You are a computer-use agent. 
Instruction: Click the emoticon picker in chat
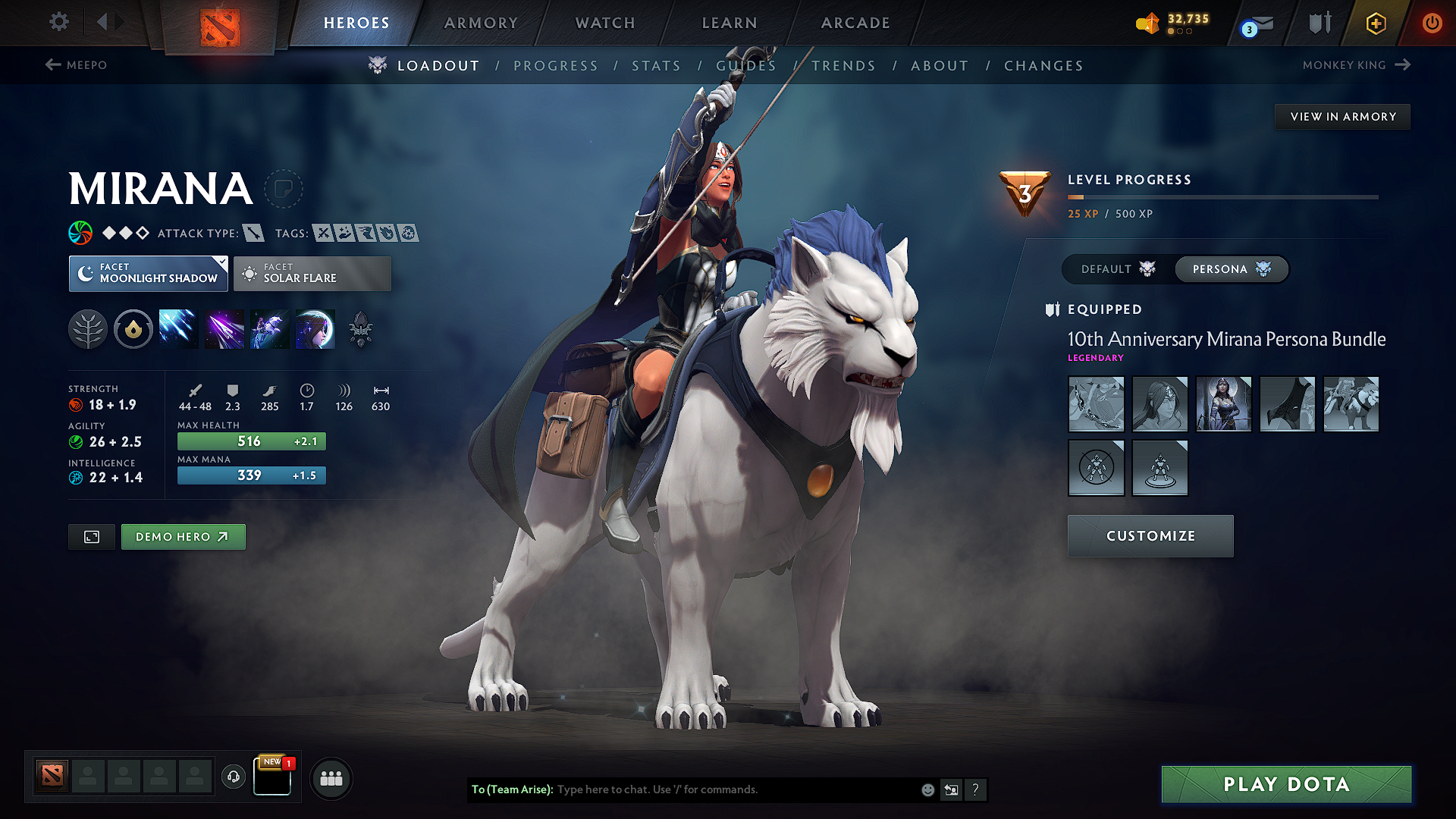click(927, 789)
